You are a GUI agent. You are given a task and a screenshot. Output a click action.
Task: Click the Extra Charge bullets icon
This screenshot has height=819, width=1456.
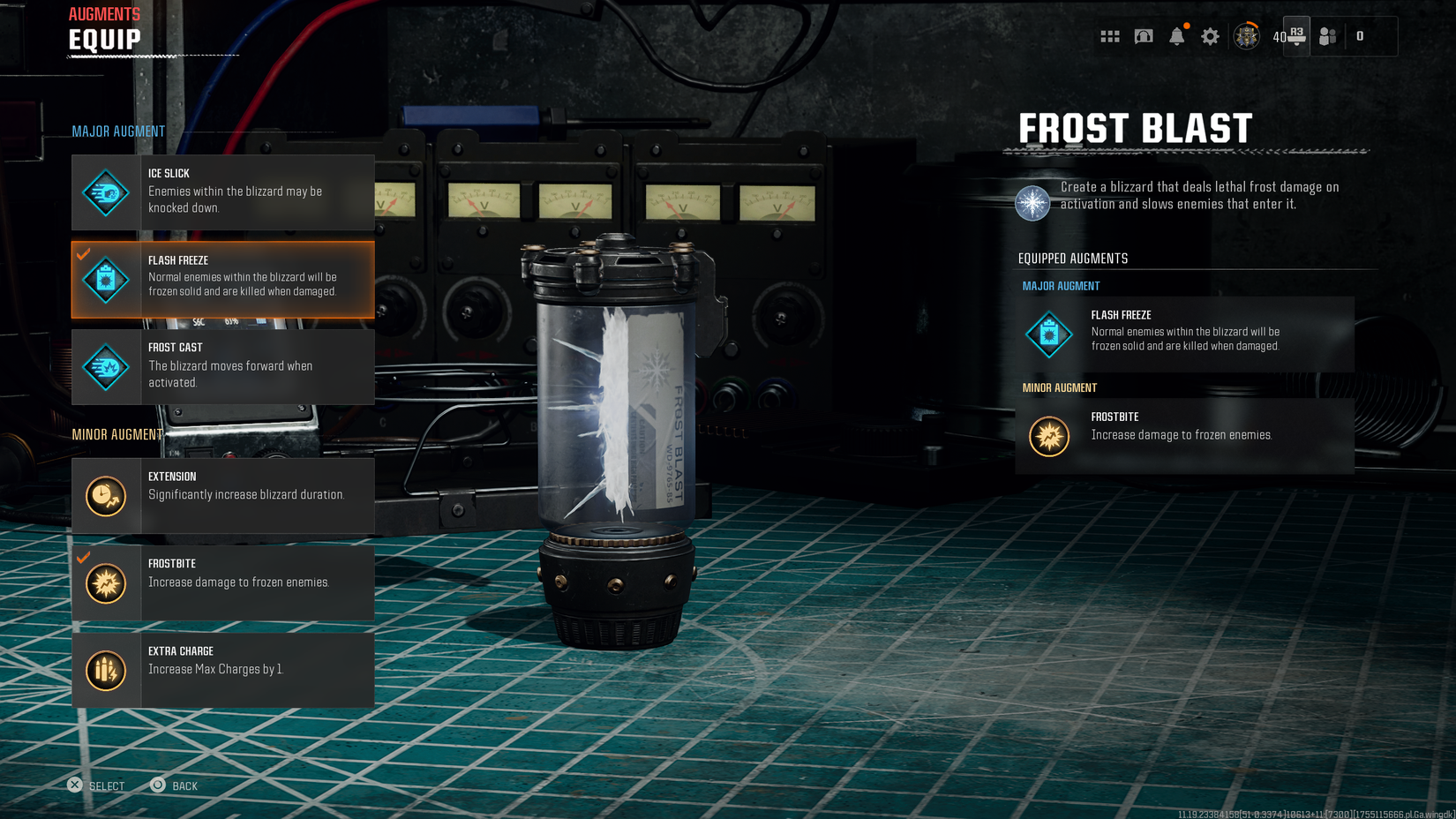pyautogui.click(x=105, y=670)
